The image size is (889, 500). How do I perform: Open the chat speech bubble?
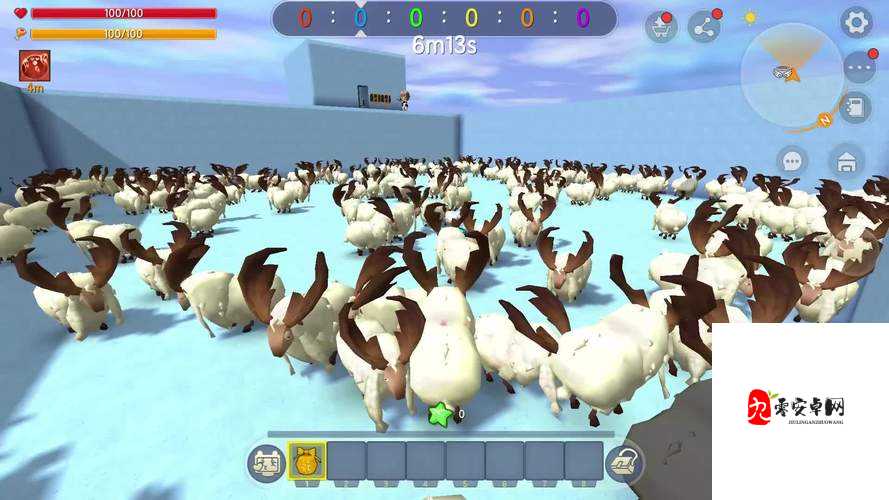coord(793,160)
